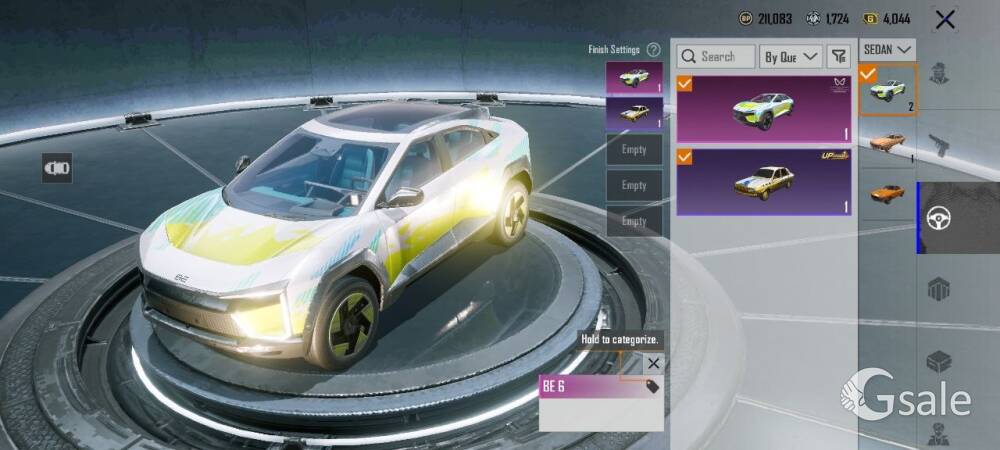
Task: Toggle the car headlights view icon
Action: tap(57, 168)
